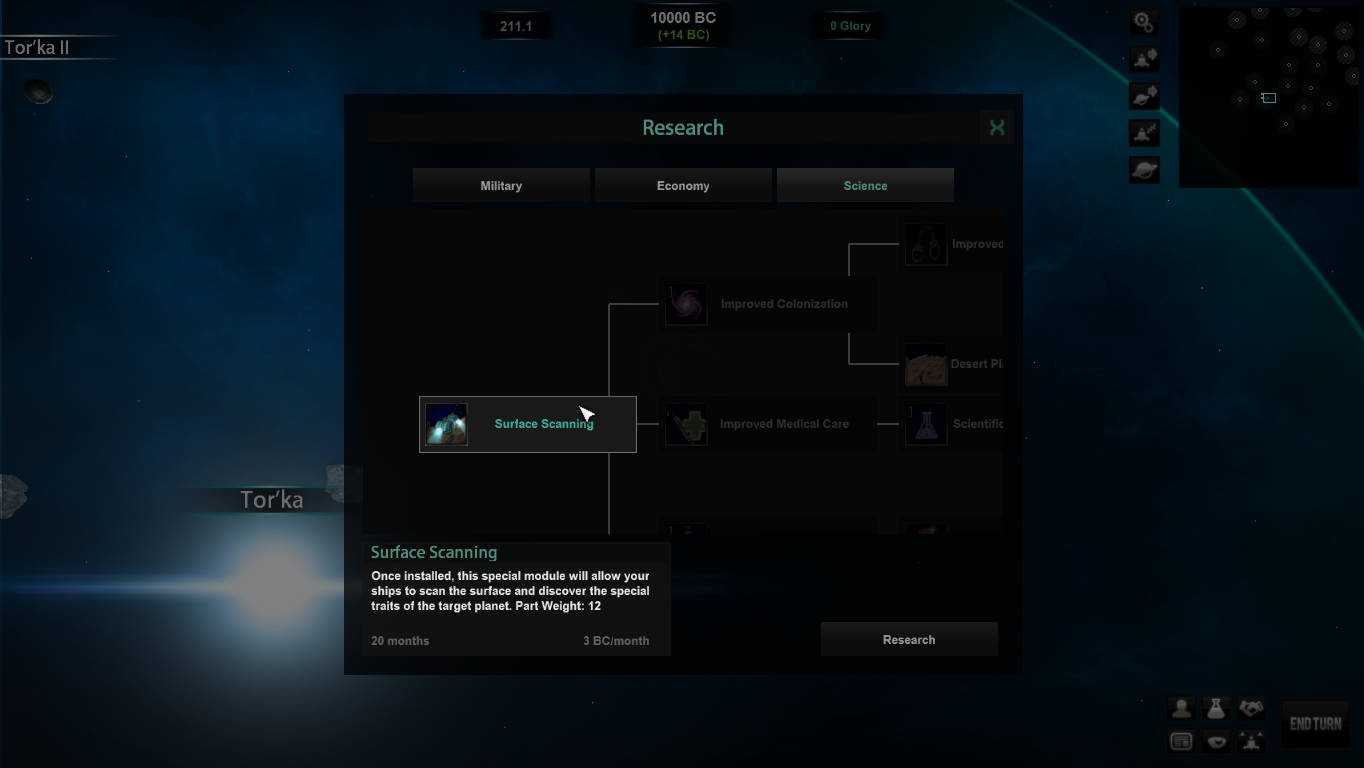This screenshot has width=1364, height=768.
Task: Select the Improved Colonization technology icon
Action: tap(685, 303)
